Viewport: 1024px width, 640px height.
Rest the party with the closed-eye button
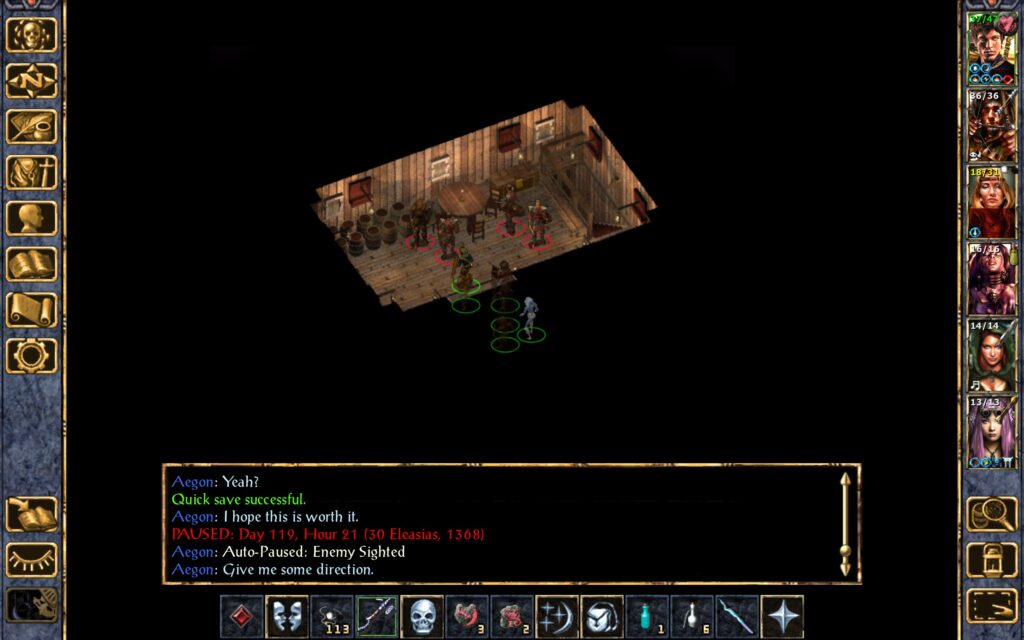[32, 560]
